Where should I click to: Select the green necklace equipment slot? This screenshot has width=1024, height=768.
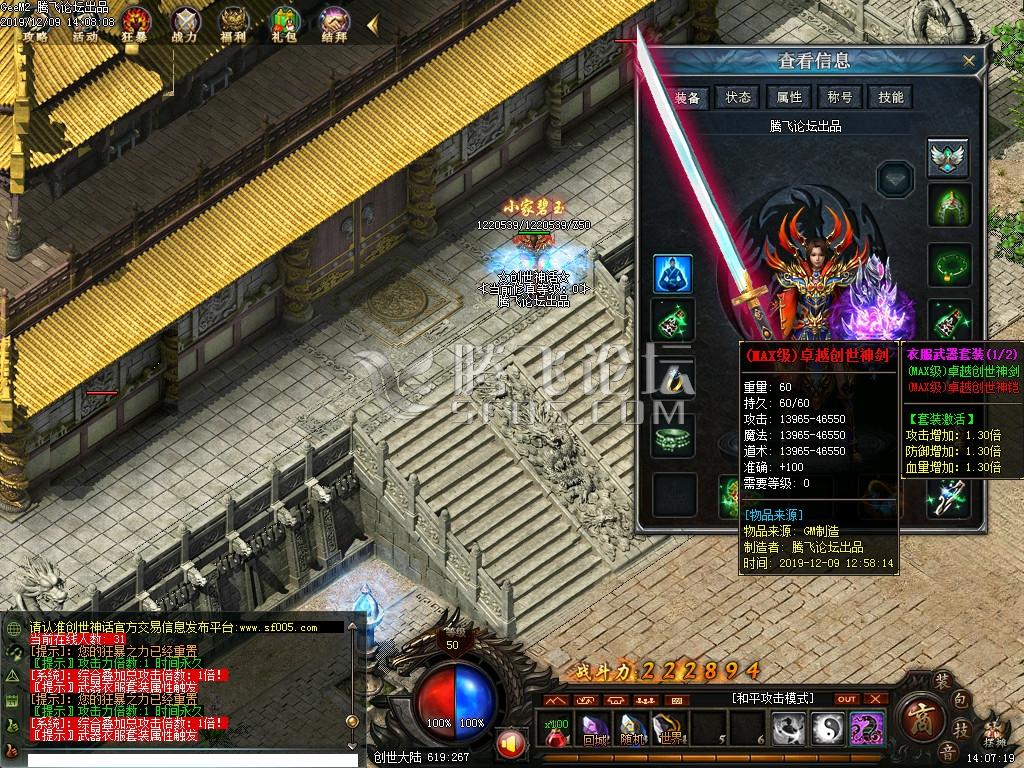(947, 264)
